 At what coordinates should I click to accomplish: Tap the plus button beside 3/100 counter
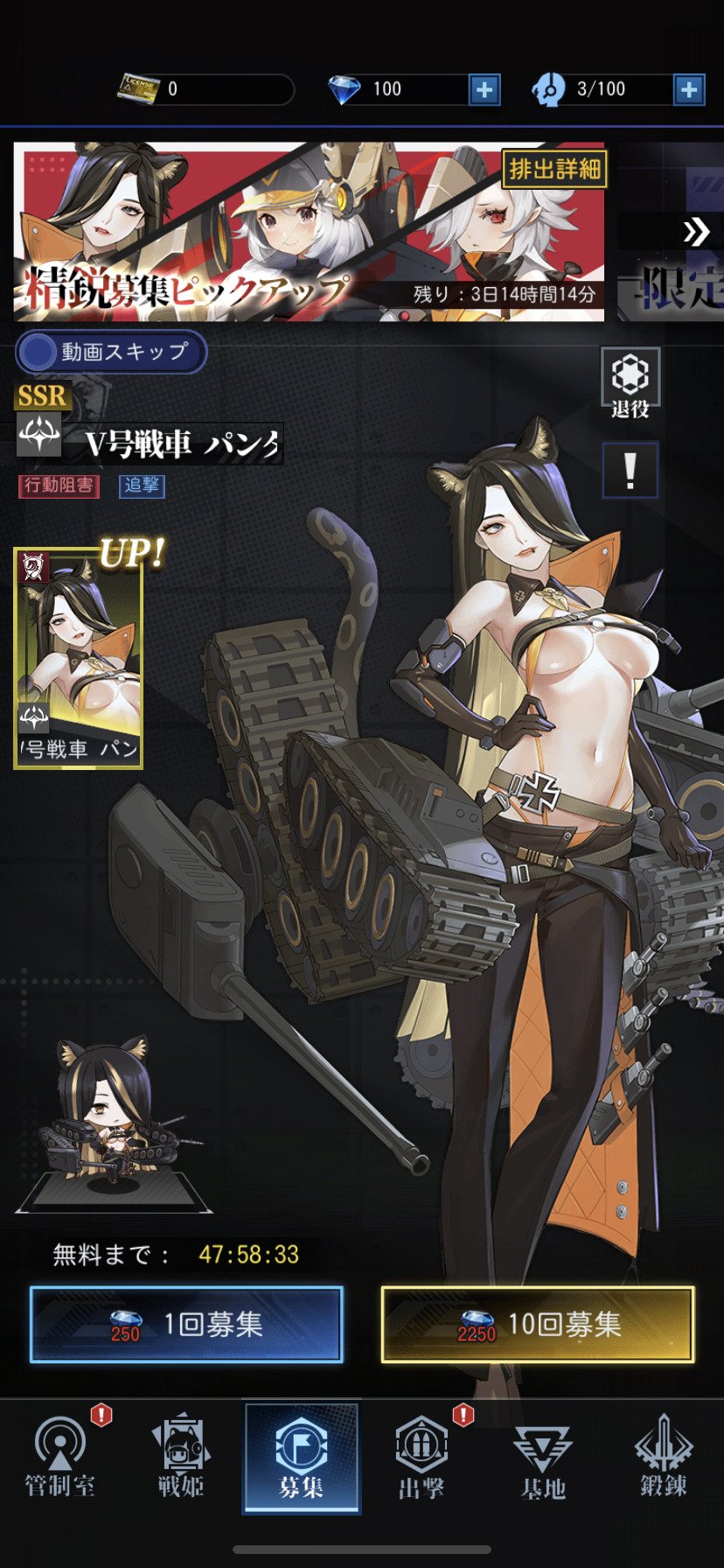point(689,89)
